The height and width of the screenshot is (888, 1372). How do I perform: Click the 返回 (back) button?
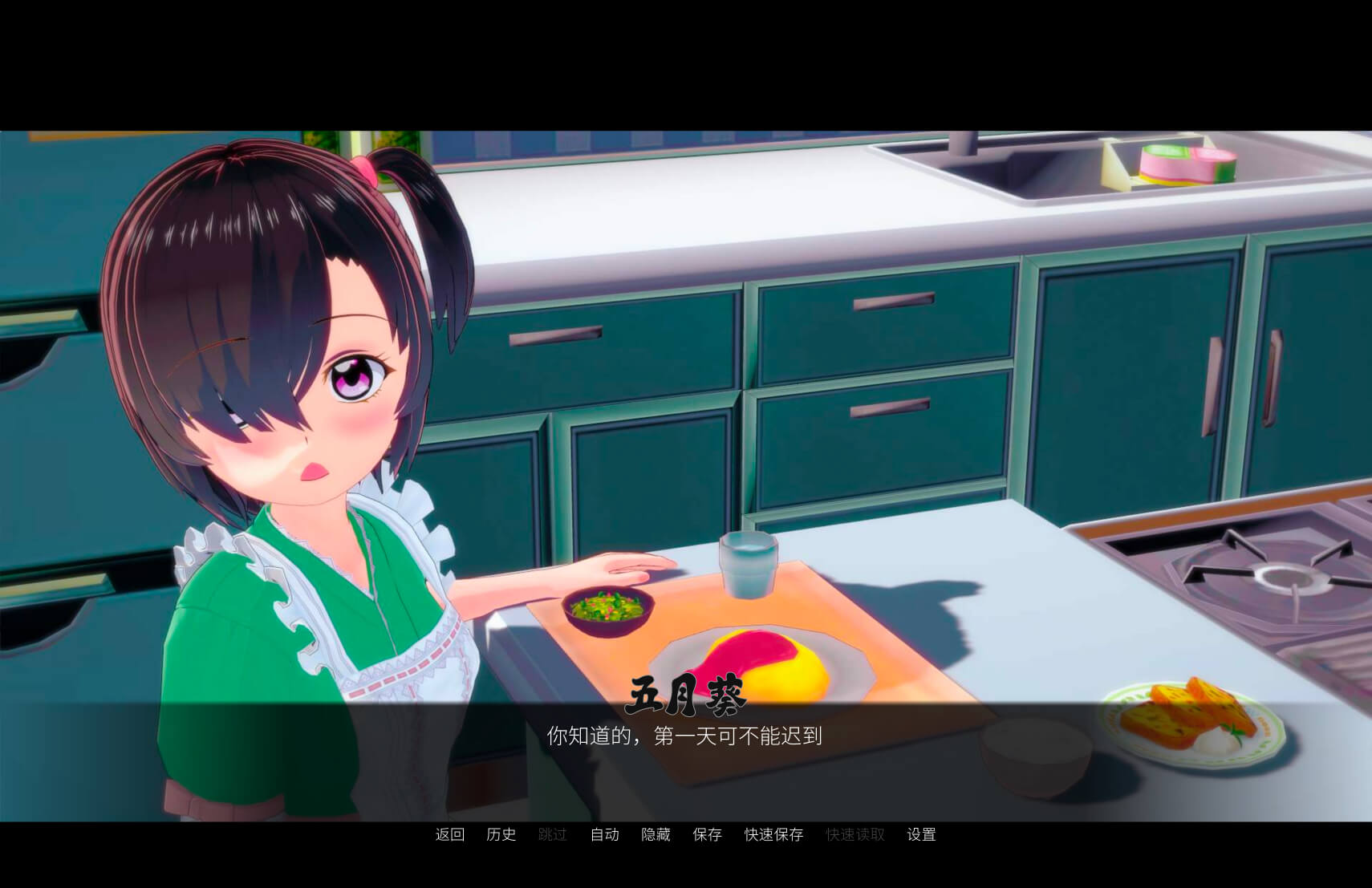[450, 834]
